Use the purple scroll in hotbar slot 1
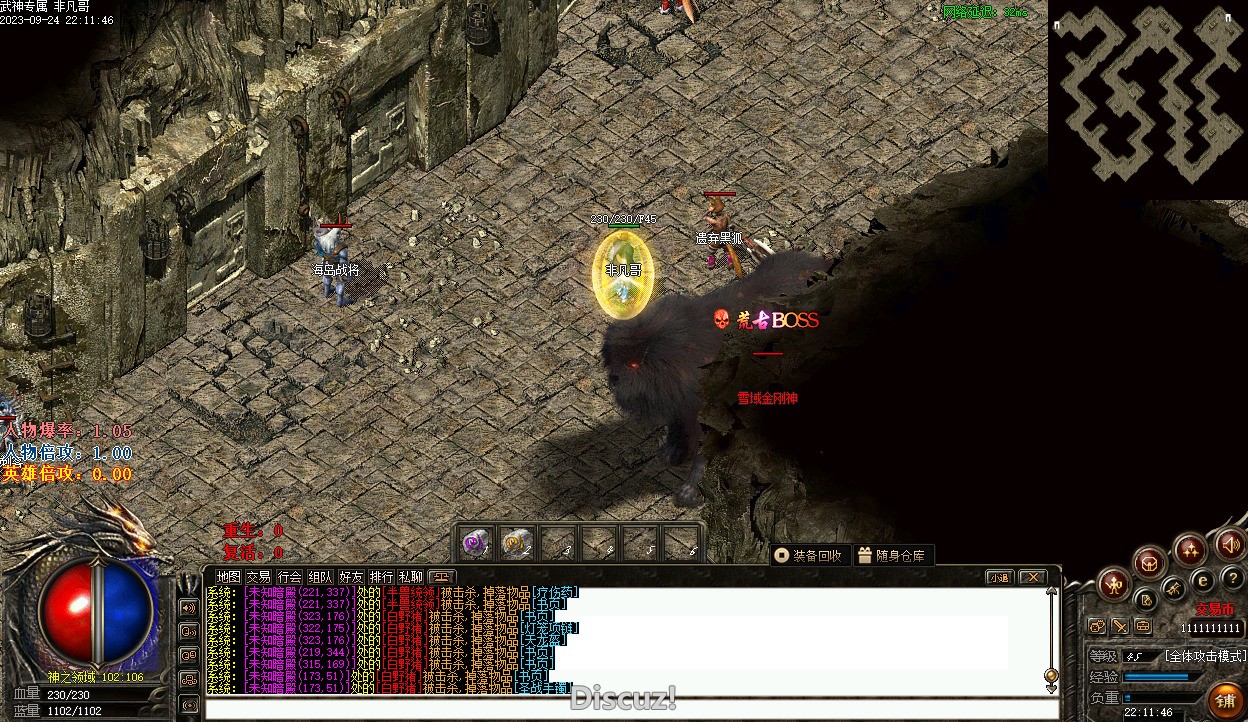 point(475,543)
